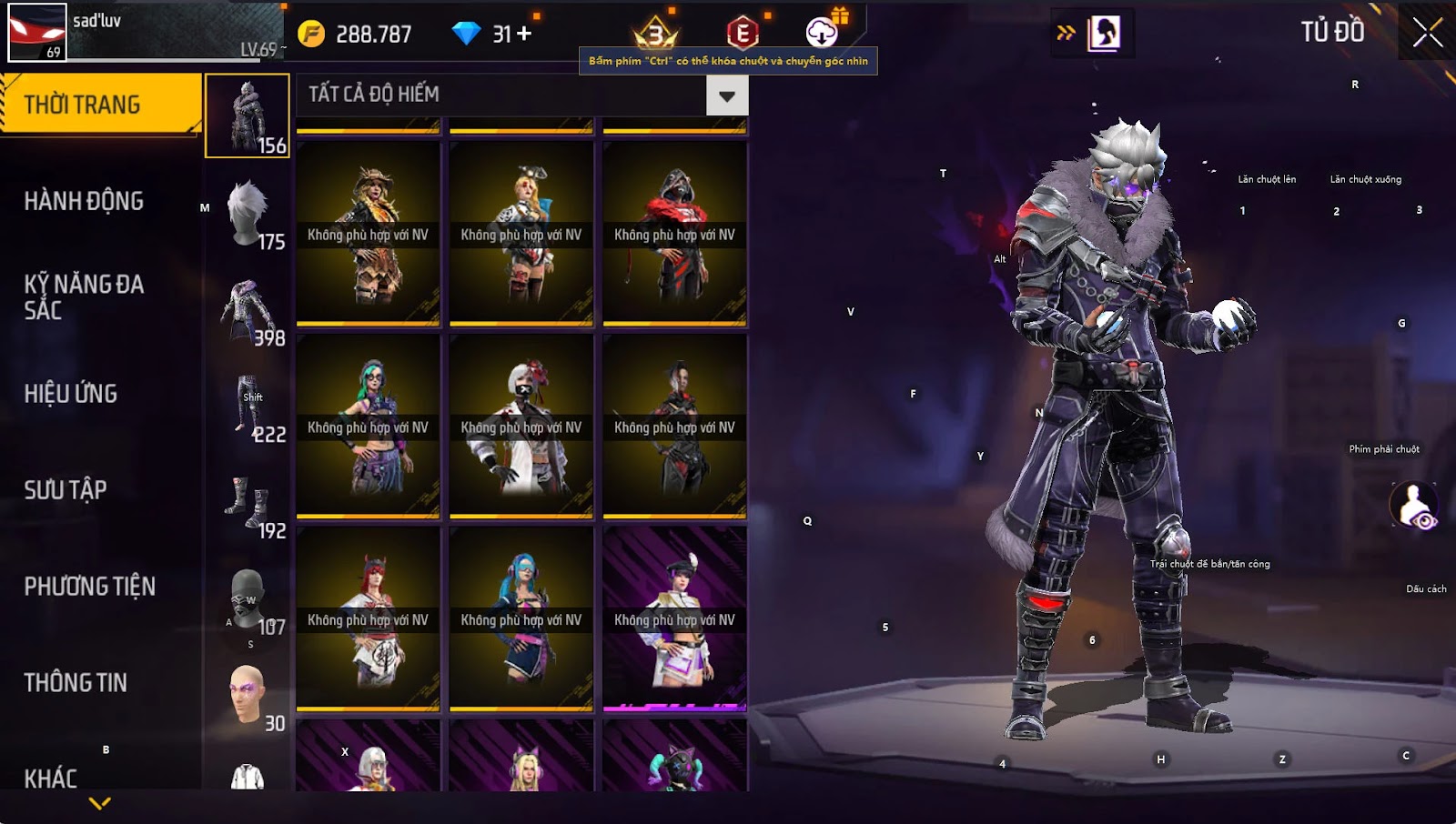1456x824 pixels.
Task: Open the Hành Động category
Action: coord(84,201)
